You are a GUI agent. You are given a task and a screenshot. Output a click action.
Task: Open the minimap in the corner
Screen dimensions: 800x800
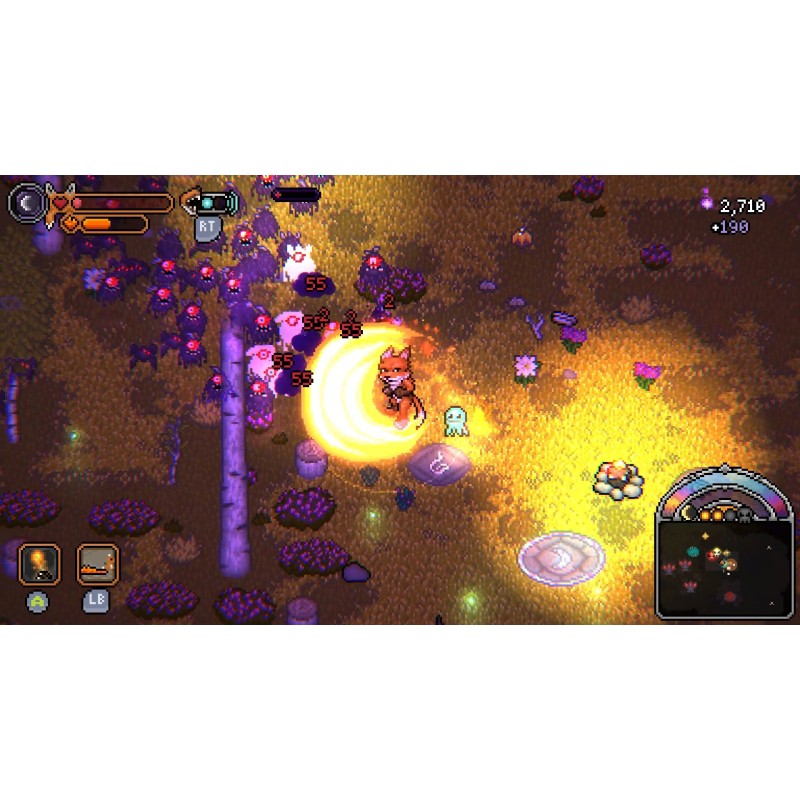point(724,570)
